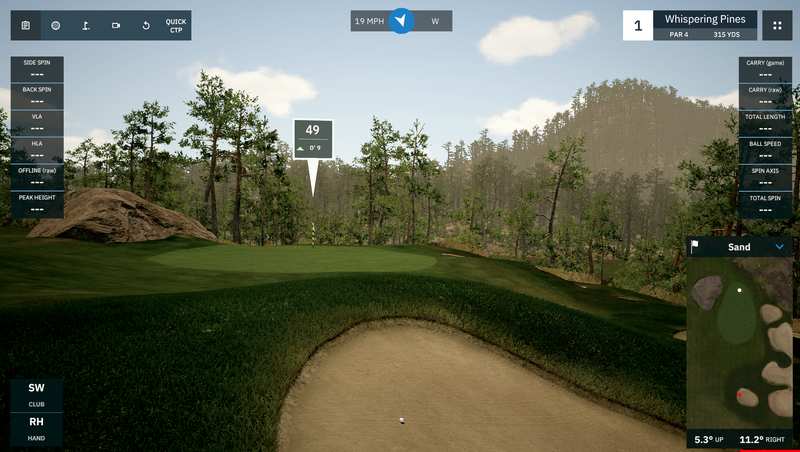Open the scorecard clipboard icon
800x452 pixels.
click(26, 25)
